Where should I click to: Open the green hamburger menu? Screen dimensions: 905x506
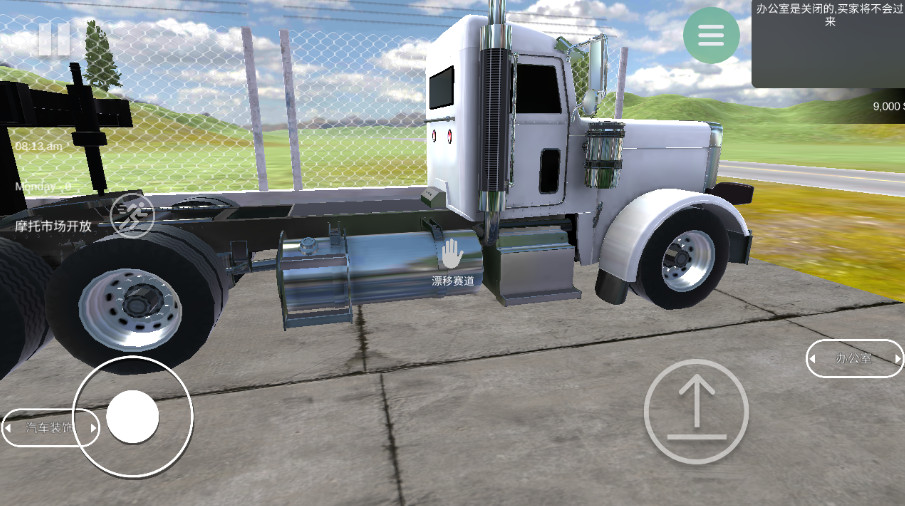click(711, 35)
